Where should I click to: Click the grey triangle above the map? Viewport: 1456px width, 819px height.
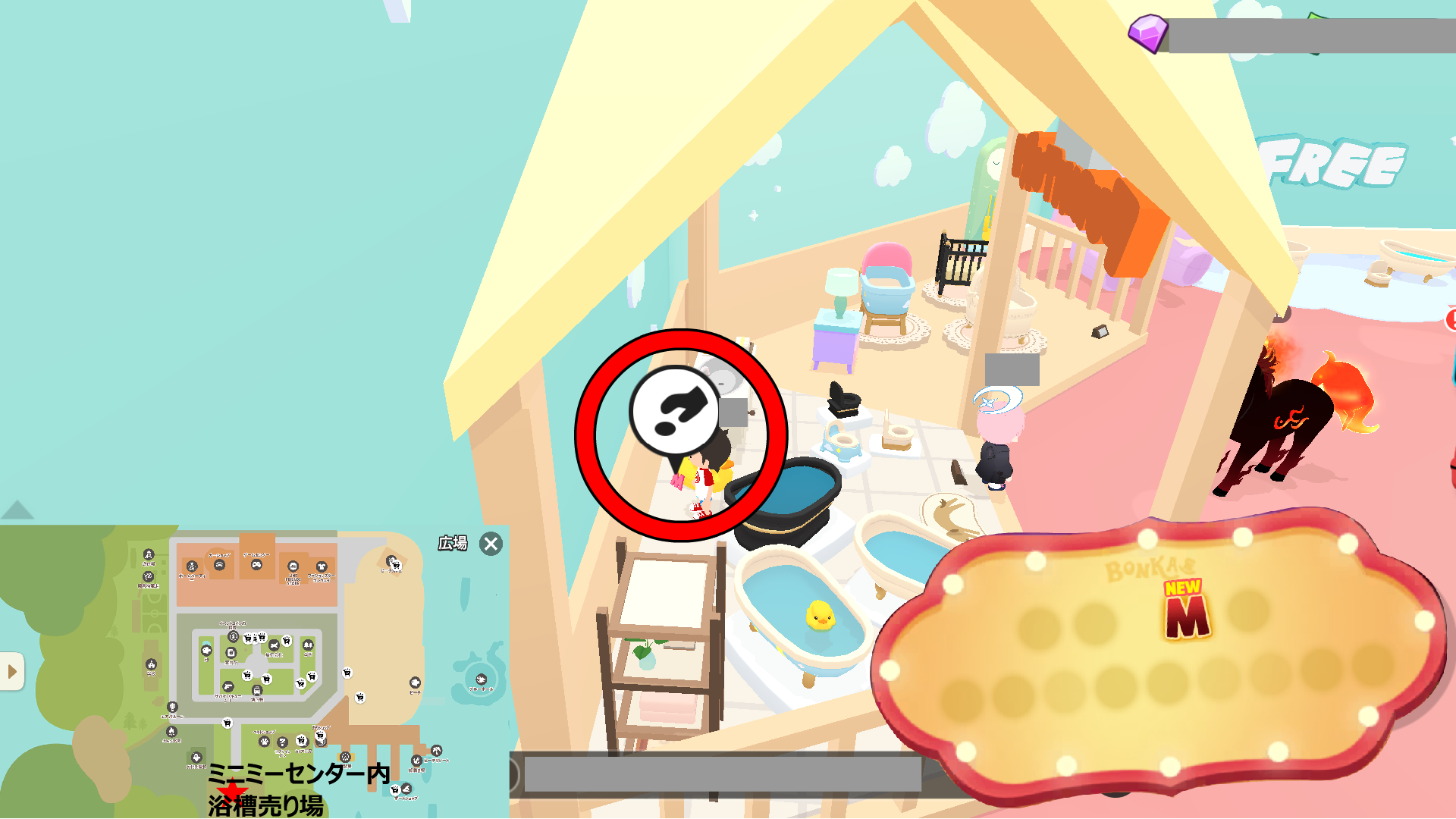(x=17, y=510)
